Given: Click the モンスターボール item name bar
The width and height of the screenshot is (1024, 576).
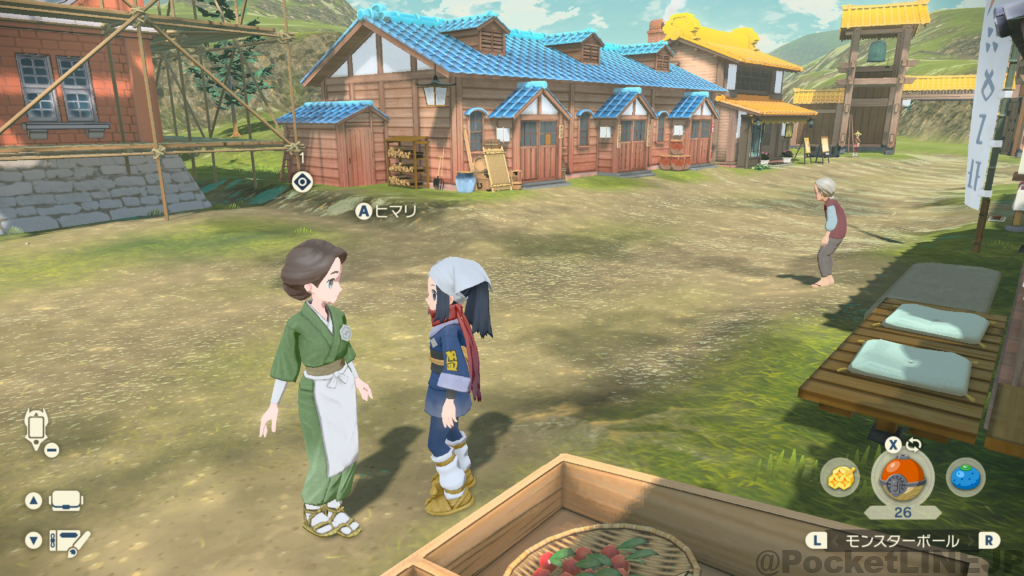Looking at the screenshot, I should tap(902, 540).
